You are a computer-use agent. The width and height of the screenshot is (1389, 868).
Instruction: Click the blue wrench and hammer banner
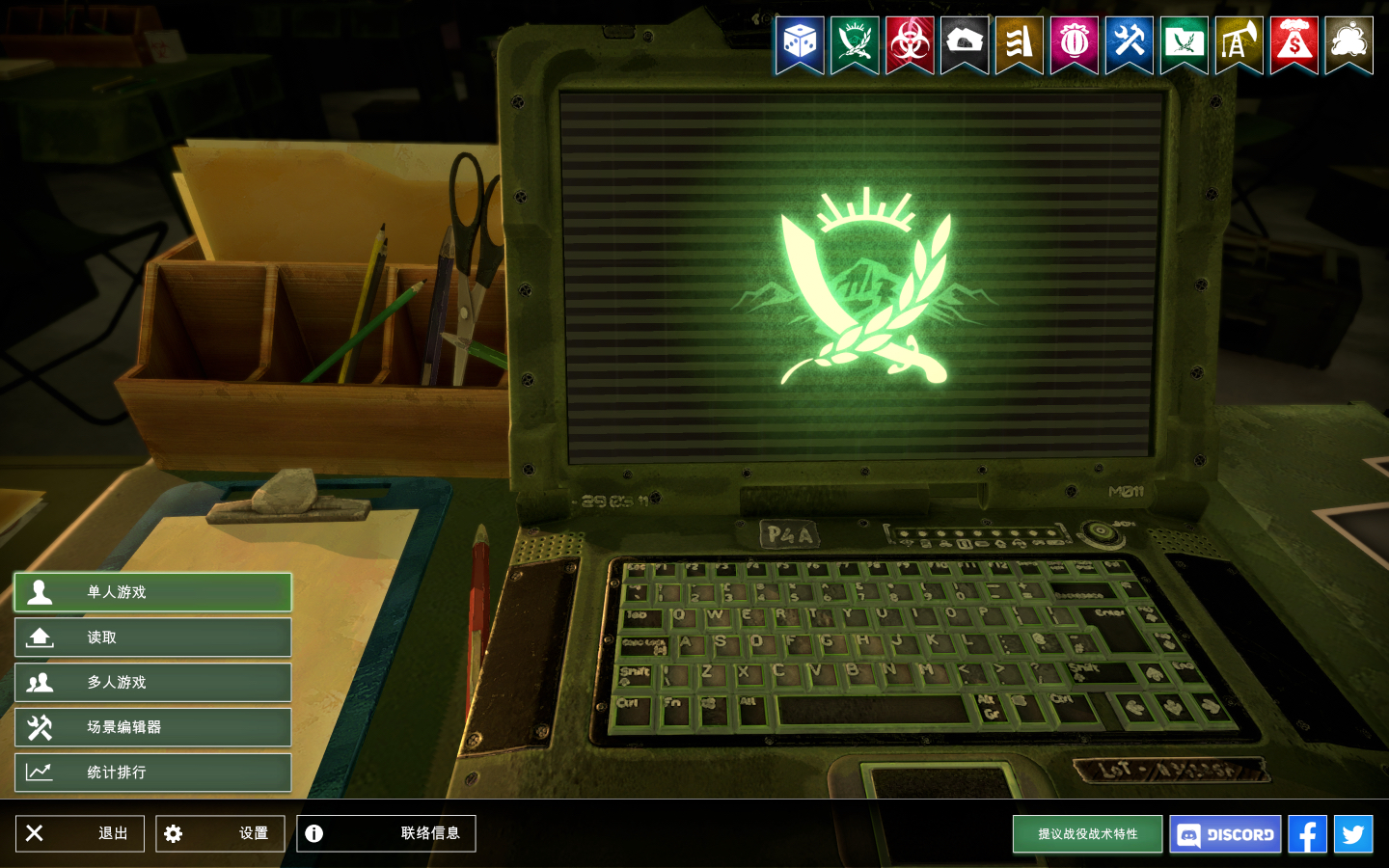pyautogui.click(x=1129, y=43)
